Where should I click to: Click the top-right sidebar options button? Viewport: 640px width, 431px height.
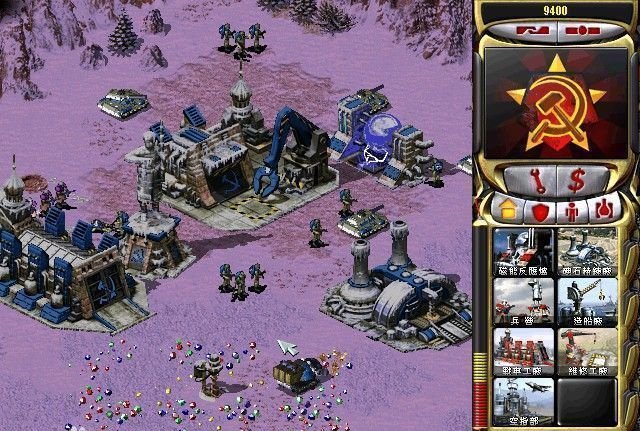578,30
